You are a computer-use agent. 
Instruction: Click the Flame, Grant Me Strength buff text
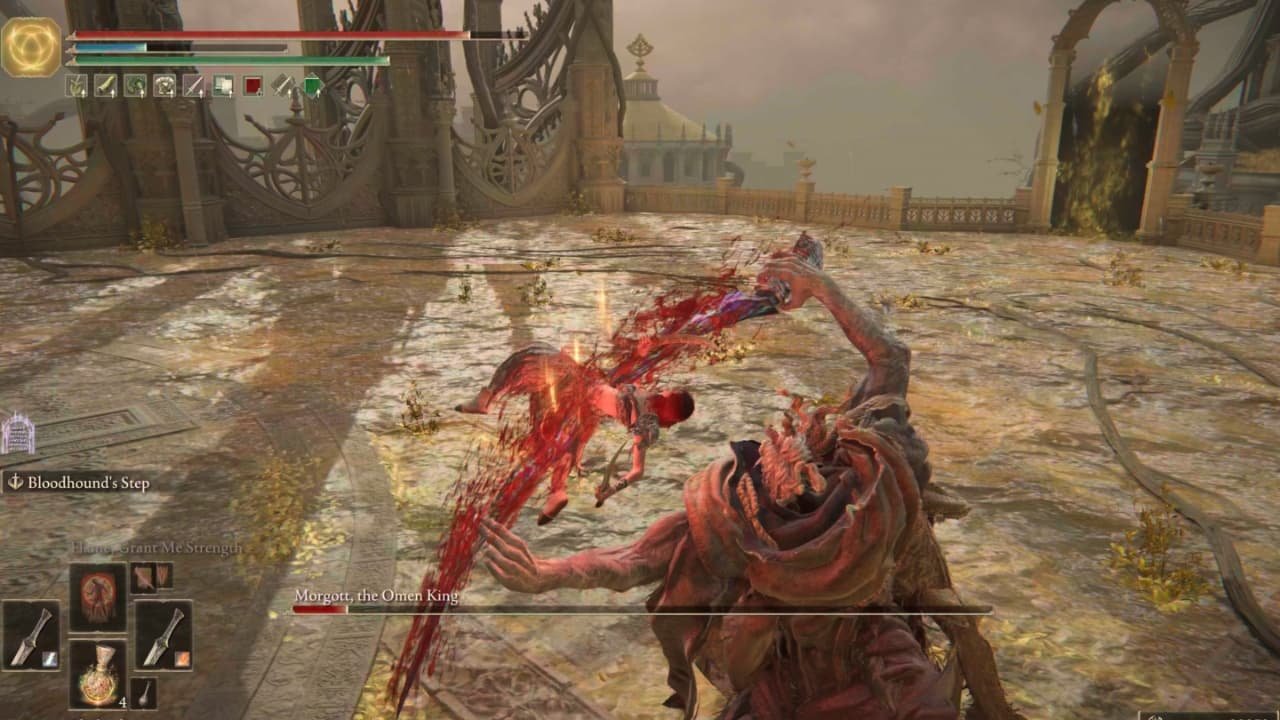pyautogui.click(x=155, y=548)
